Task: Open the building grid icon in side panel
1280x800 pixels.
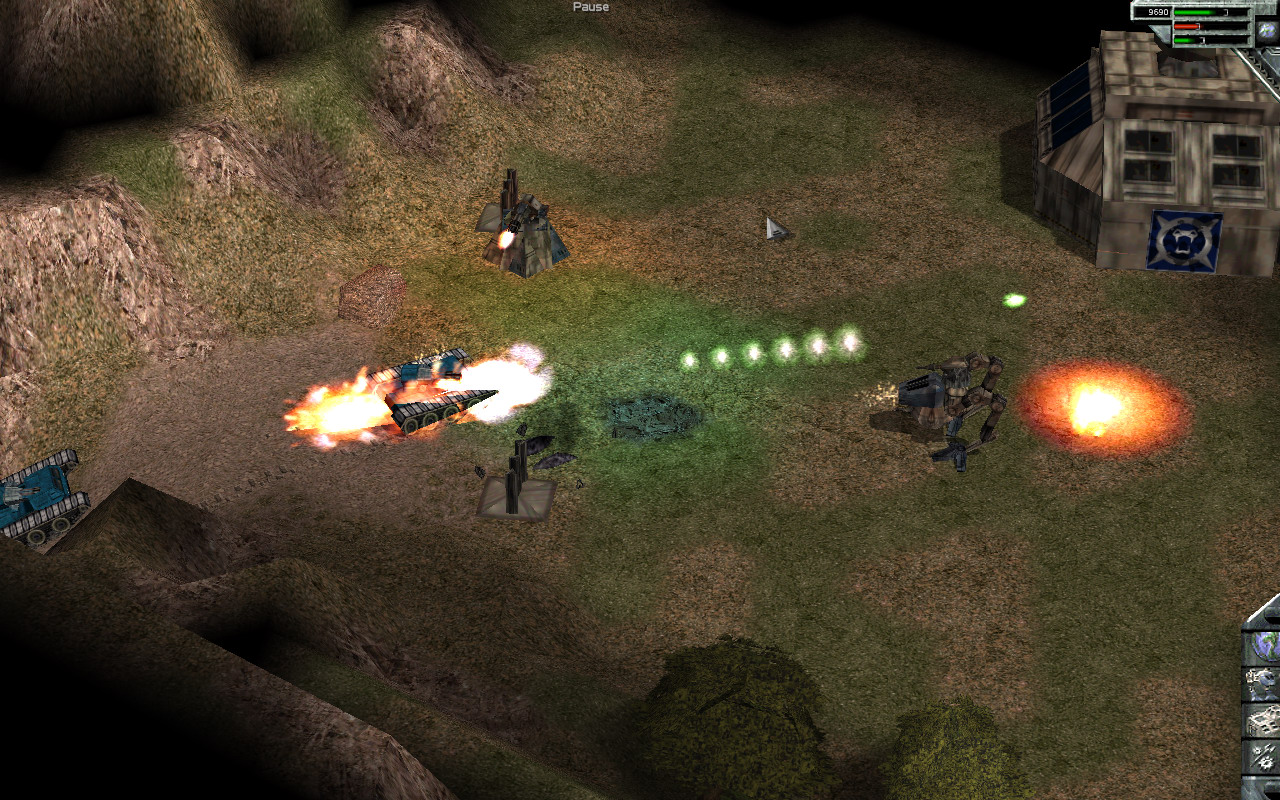Action: pos(1263,719)
